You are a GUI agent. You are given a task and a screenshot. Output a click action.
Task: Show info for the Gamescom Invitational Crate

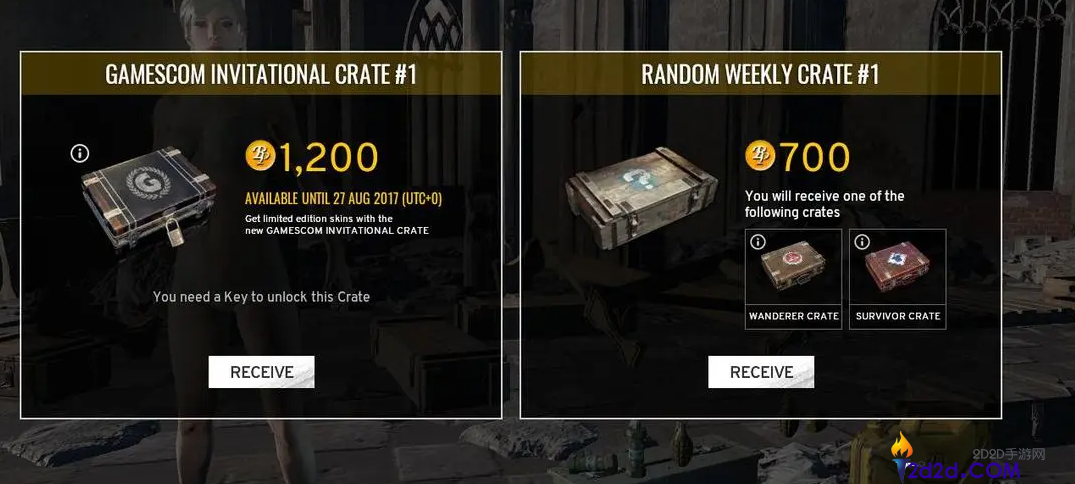coord(80,153)
